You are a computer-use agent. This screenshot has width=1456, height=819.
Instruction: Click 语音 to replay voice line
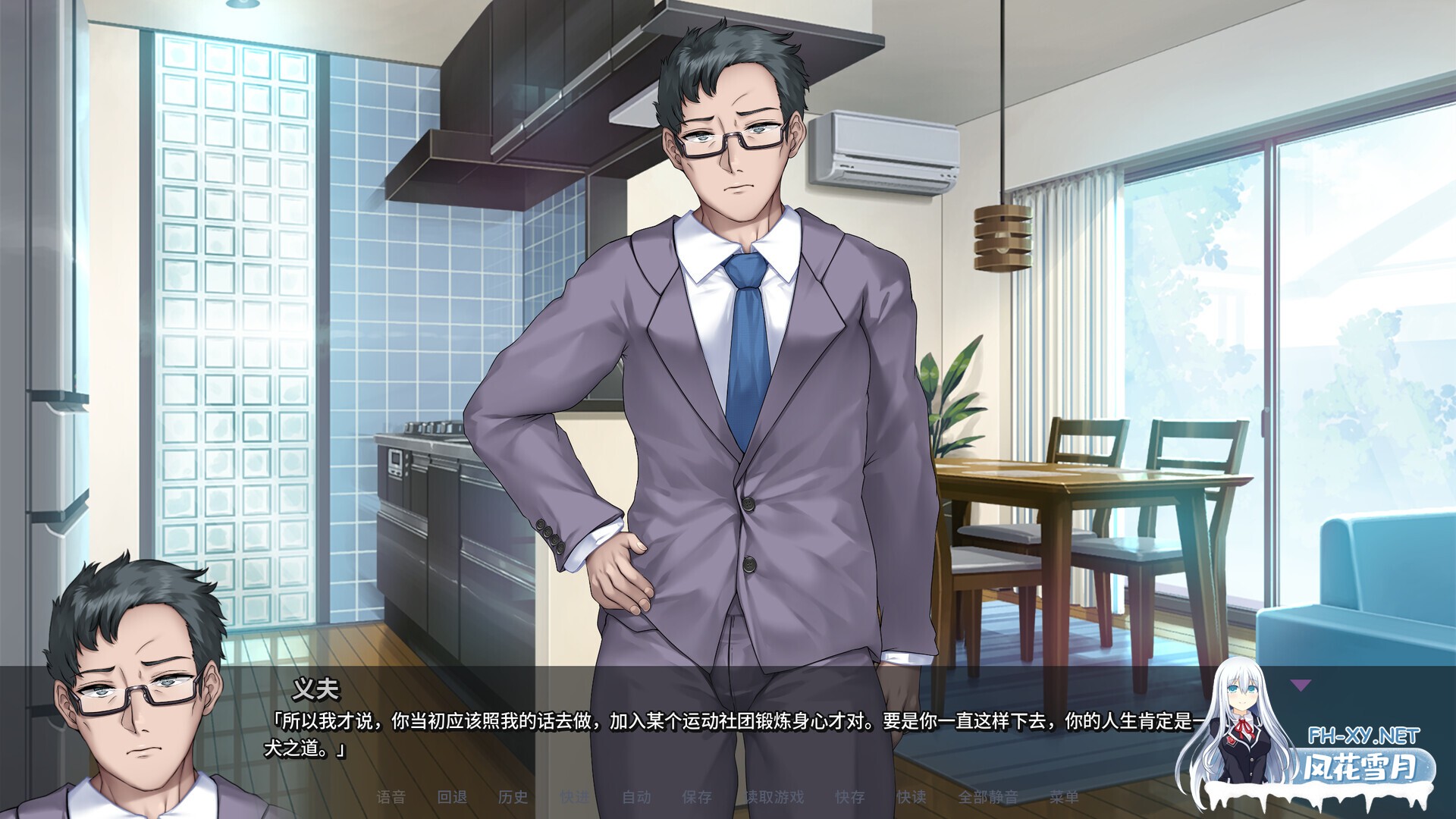point(393,796)
